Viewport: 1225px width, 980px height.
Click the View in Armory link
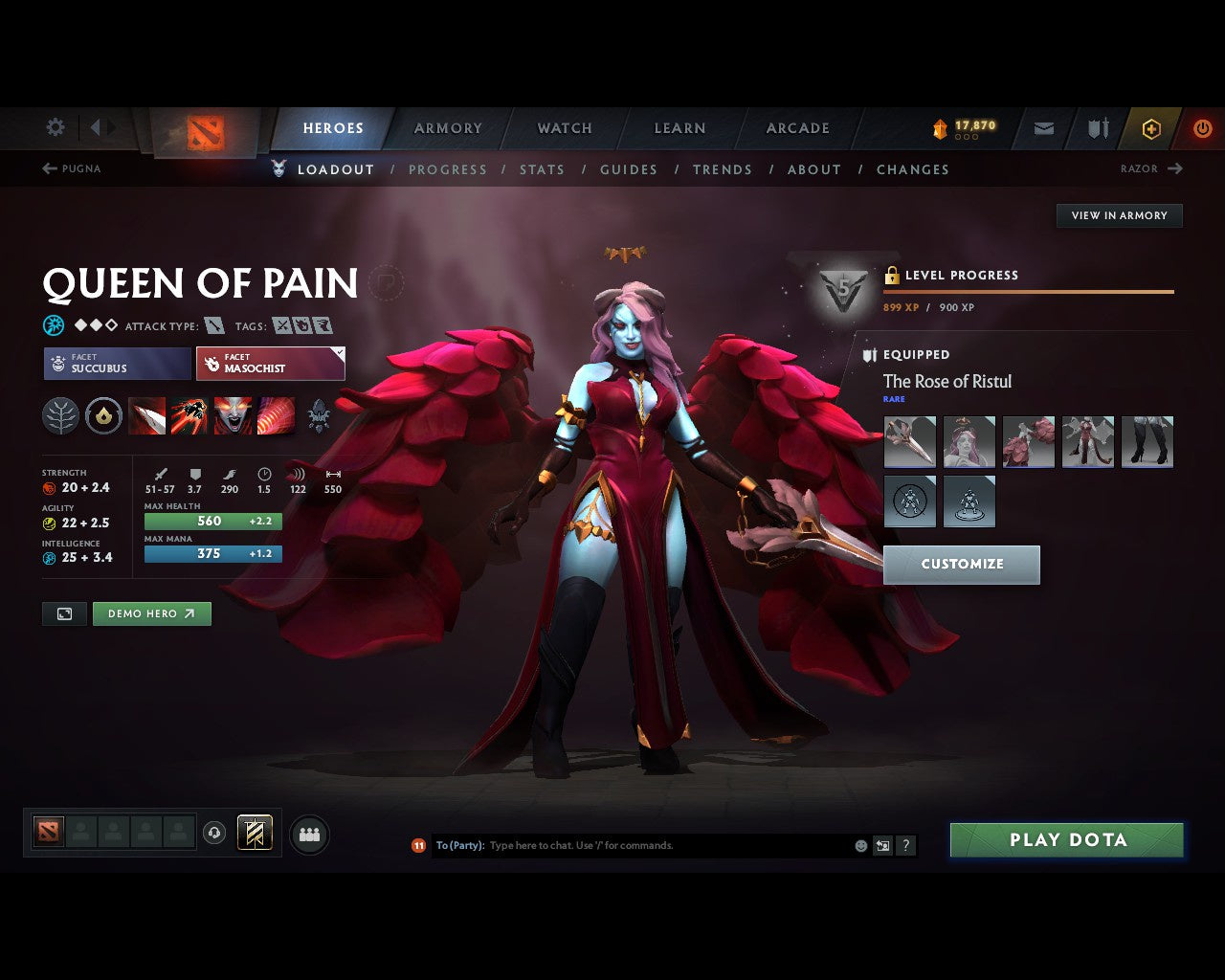point(1118,215)
